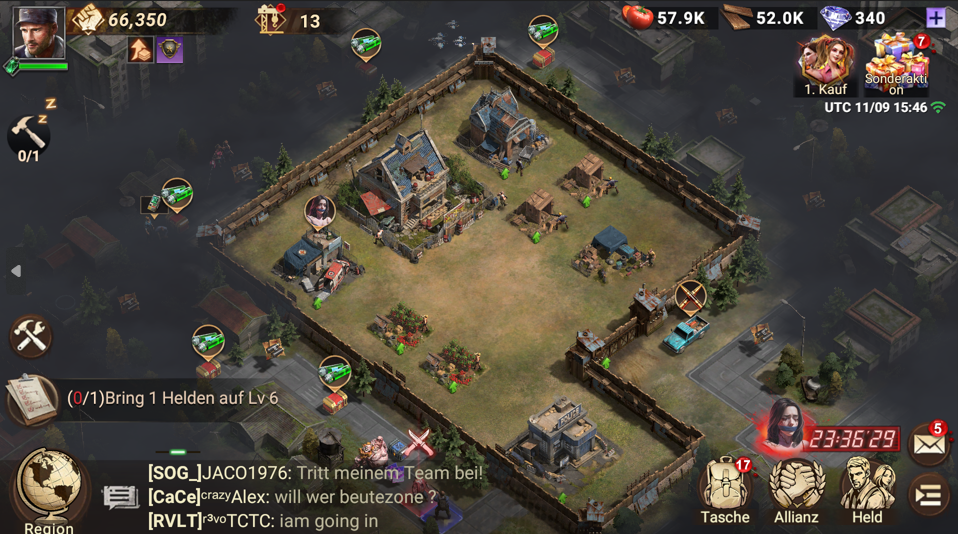The width and height of the screenshot is (958, 534).
Task: Open the Allianz alliance menu
Action: pos(796,490)
